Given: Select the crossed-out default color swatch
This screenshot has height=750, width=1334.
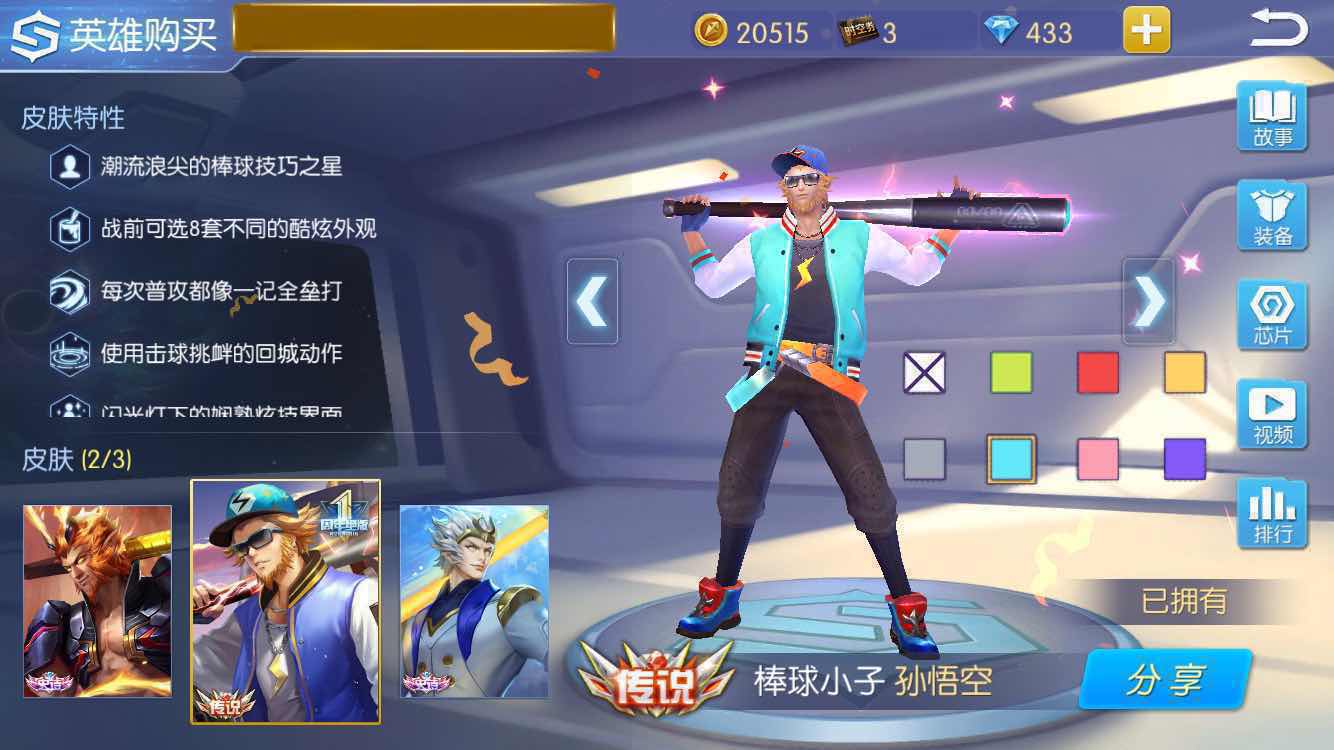Looking at the screenshot, I should [925, 371].
